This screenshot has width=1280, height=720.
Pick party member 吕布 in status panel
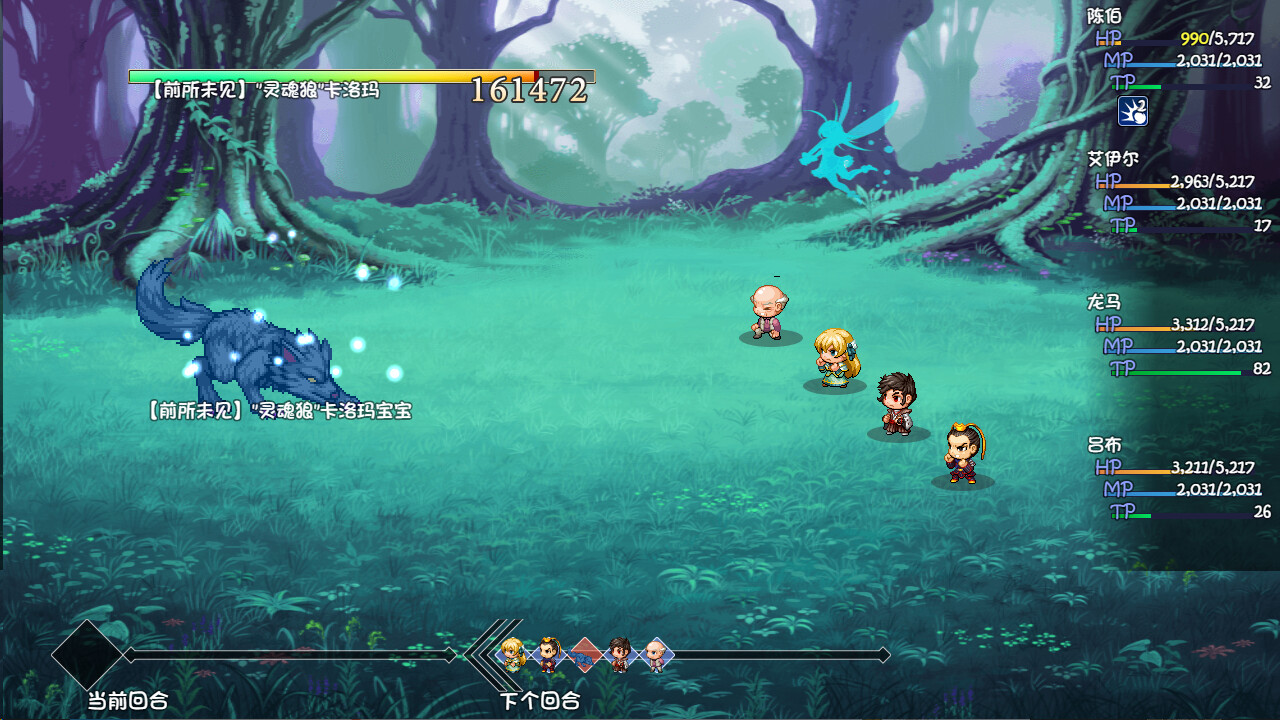point(1105,445)
